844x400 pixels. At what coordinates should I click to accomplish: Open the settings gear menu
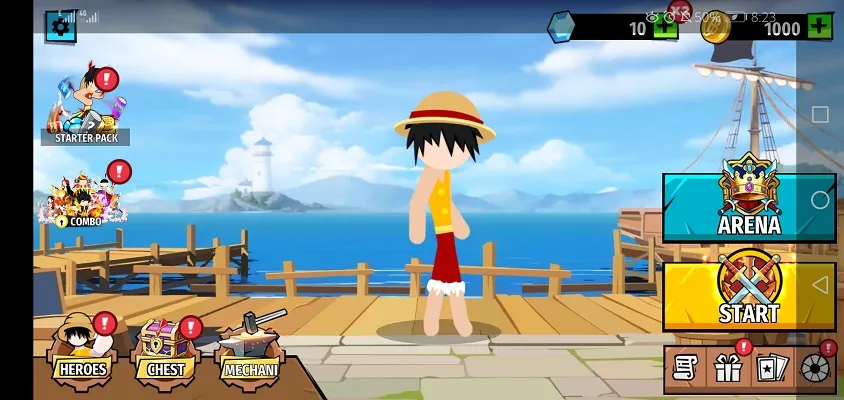tap(61, 26)
